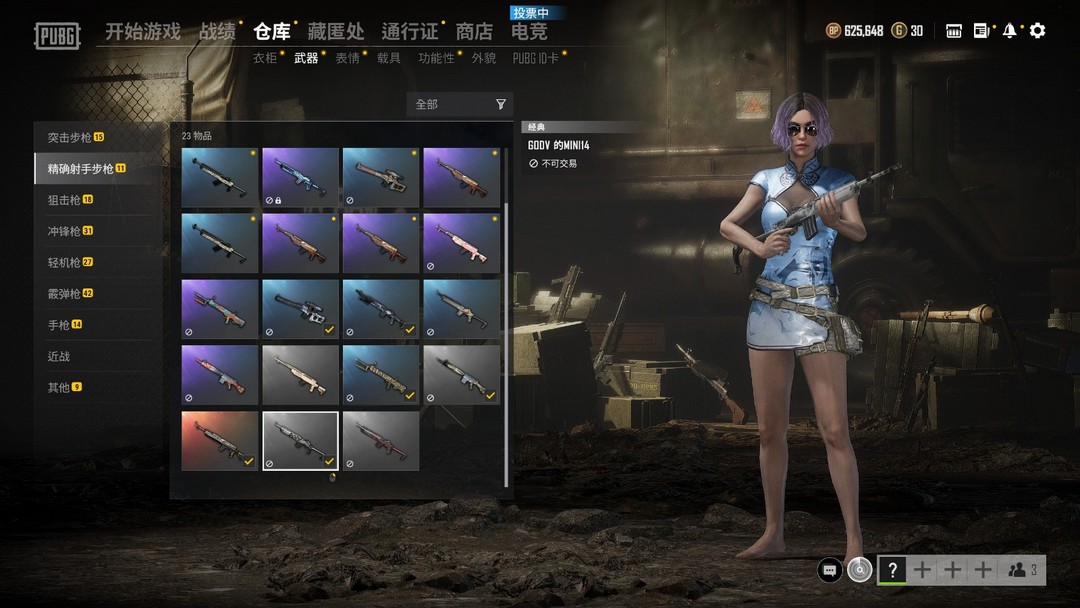Open the 商店 (Store) tab
The height and width of the screenshot is (608, 1080).
474,32
